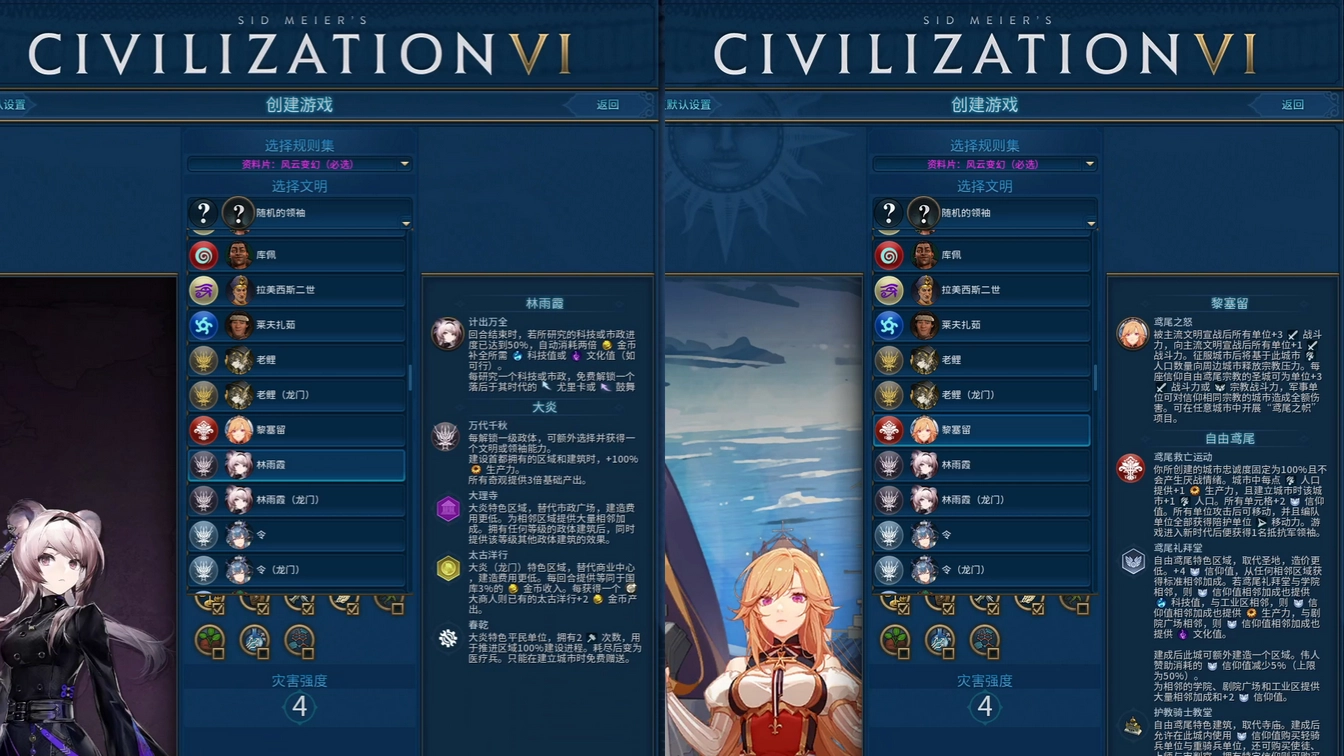This screenshot has width=1344, height=756.
Task: Expand the 风云变幻 ruleset dropdown in right window
Action: (x=984, y=164)
